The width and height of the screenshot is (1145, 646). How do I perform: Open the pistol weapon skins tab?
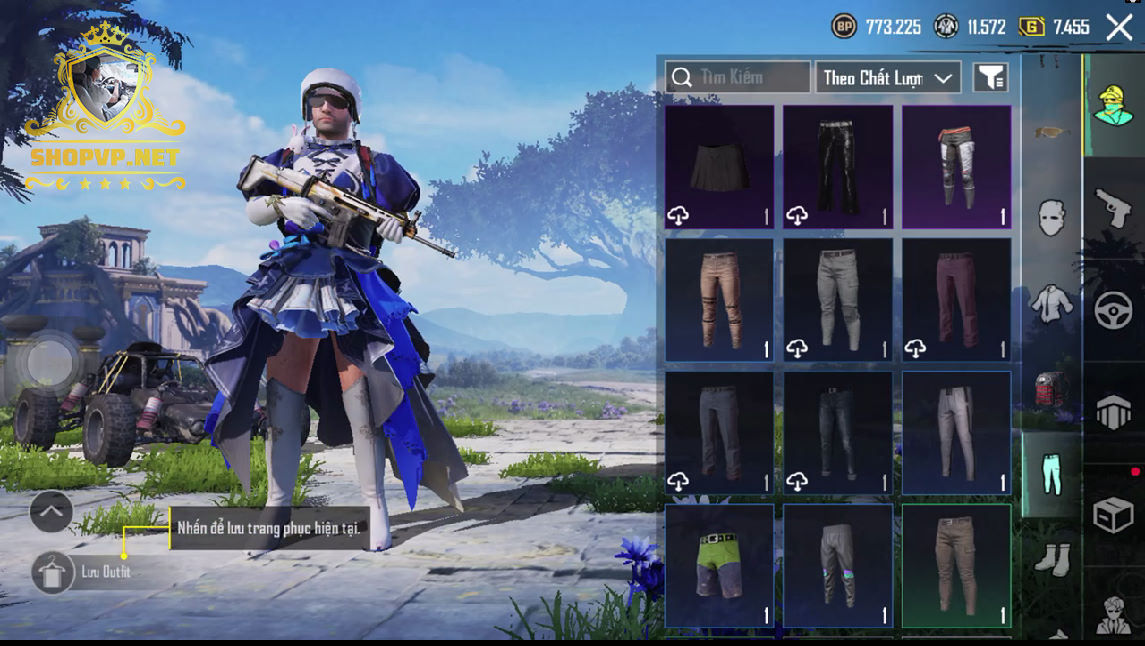point(1113,209)
